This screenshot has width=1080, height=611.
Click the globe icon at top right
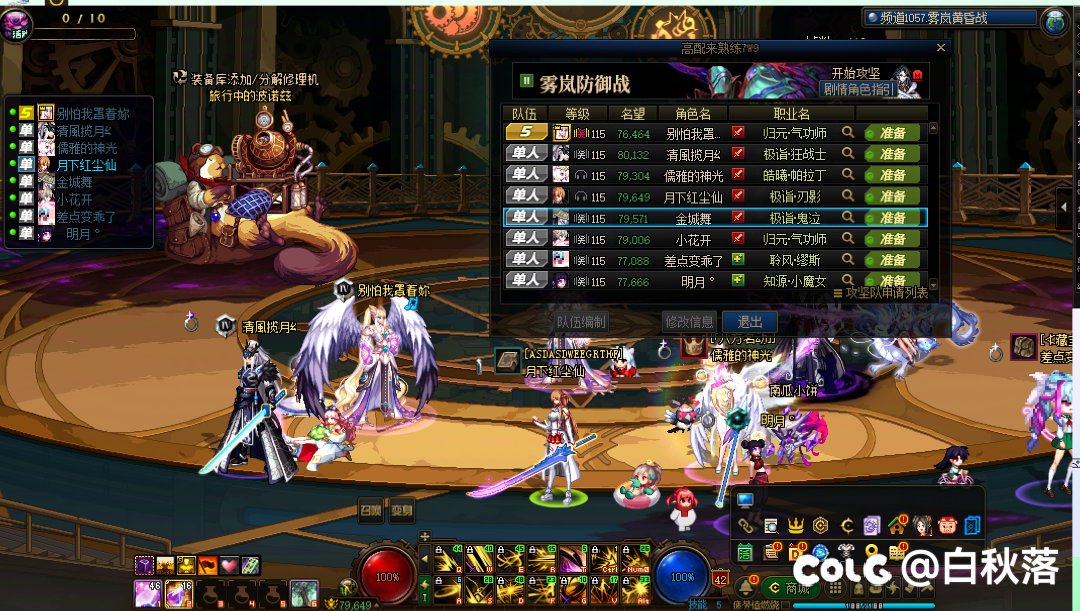click(x=1056, y=20)
